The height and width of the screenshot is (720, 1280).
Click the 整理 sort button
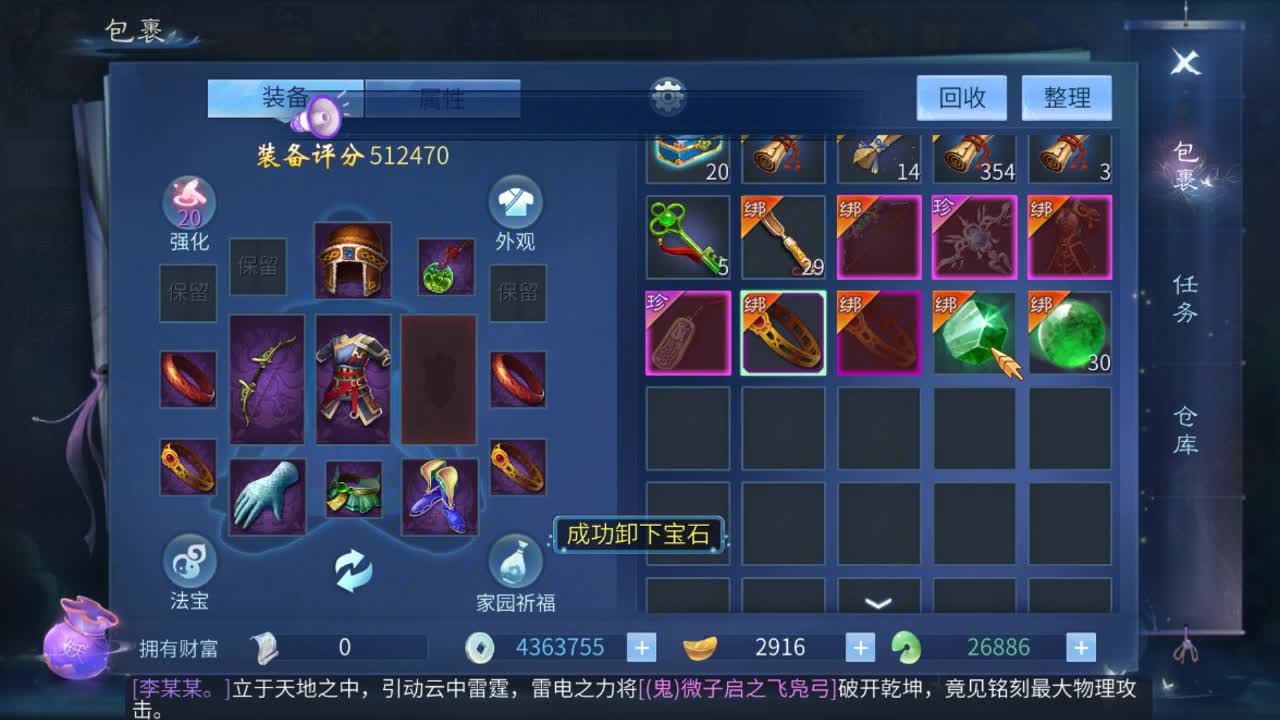click(x=1066, y=97)
